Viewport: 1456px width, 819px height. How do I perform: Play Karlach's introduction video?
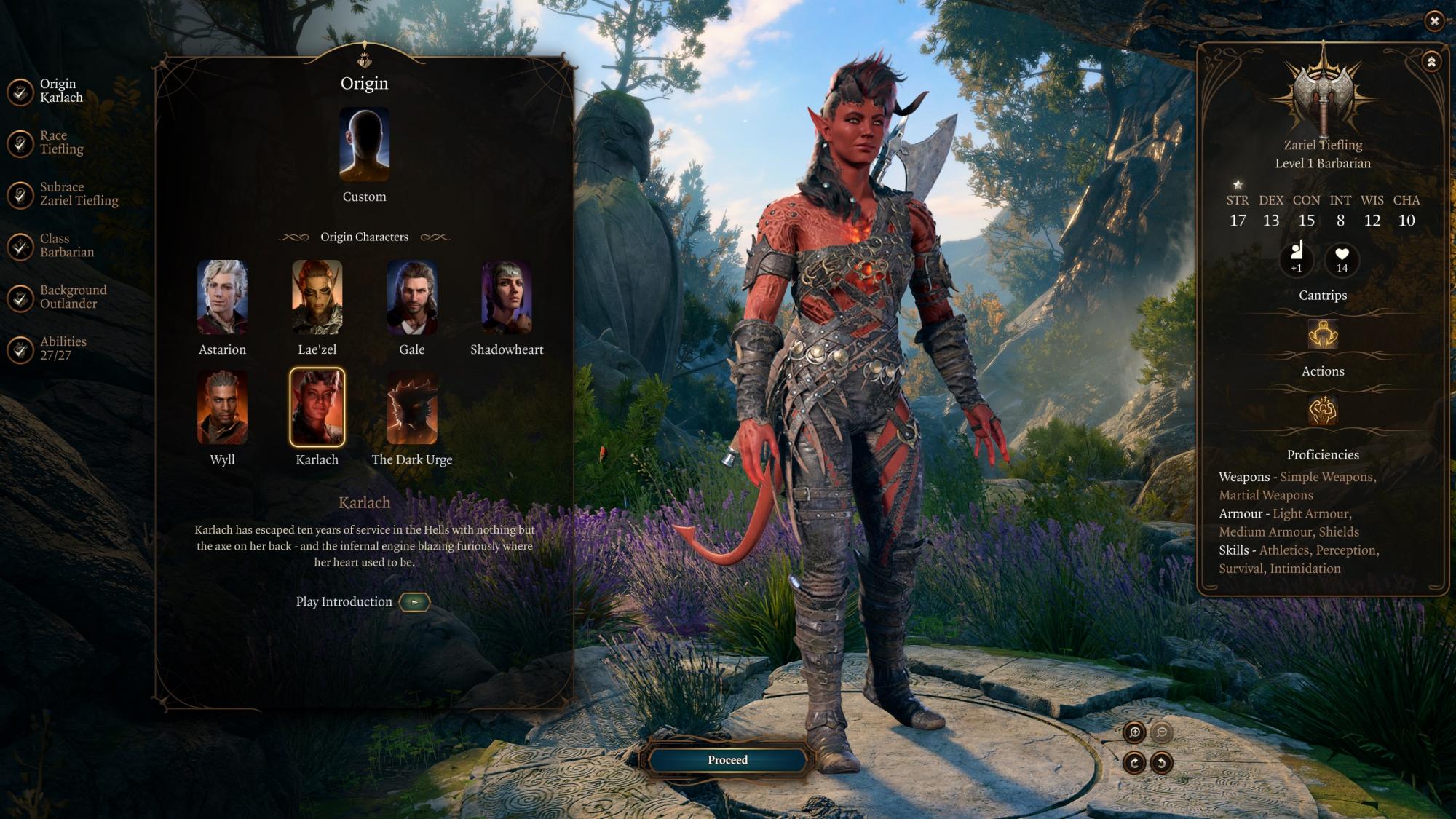click(414, 602)
